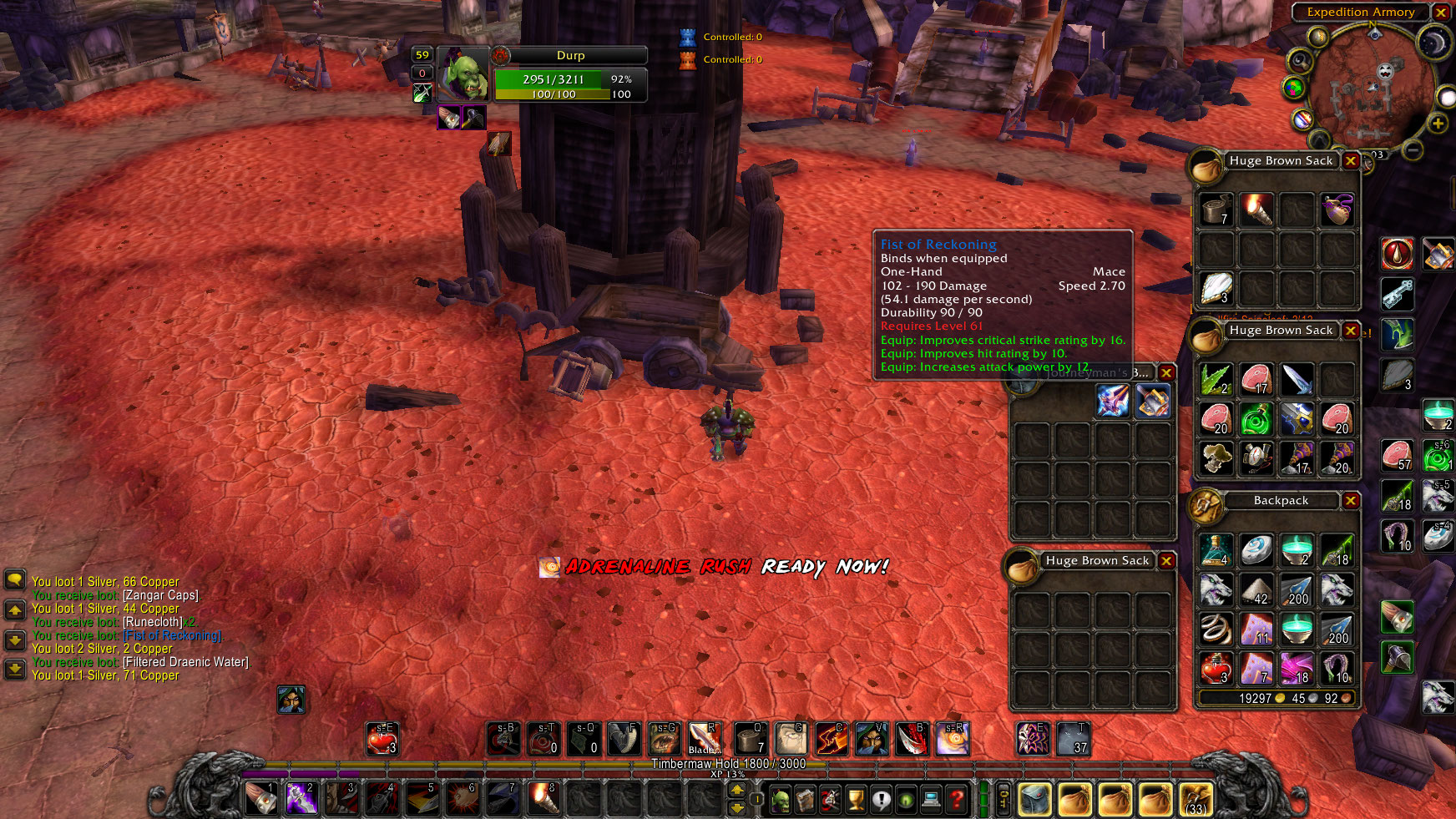The height and width of the screenshot is (819, 1456).
Task: Use the torch item in Huge Brown Sack
Action: click(1256, 210)
